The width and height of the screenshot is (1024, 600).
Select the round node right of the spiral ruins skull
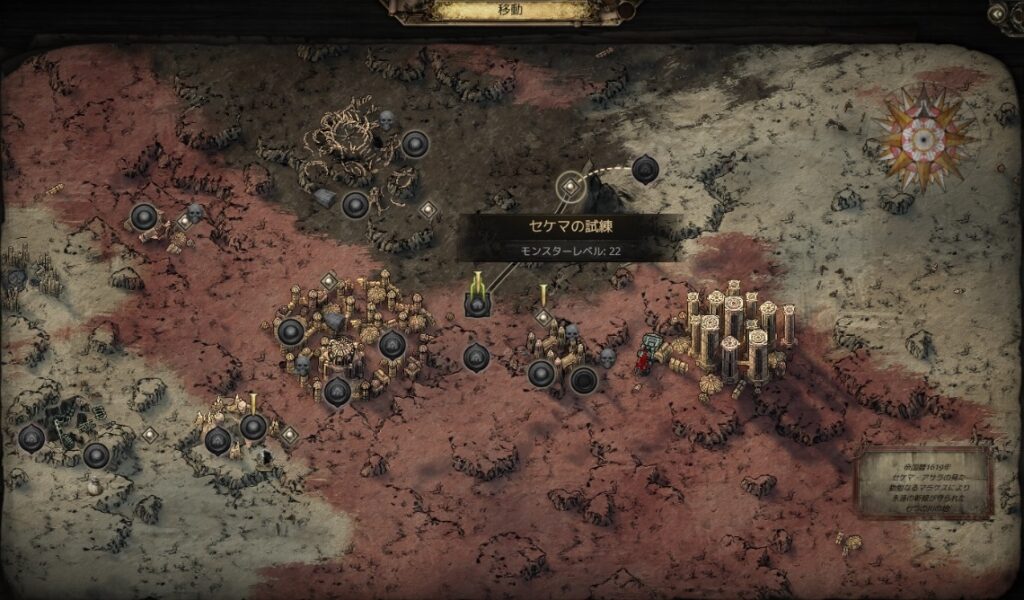click(415, 145)
